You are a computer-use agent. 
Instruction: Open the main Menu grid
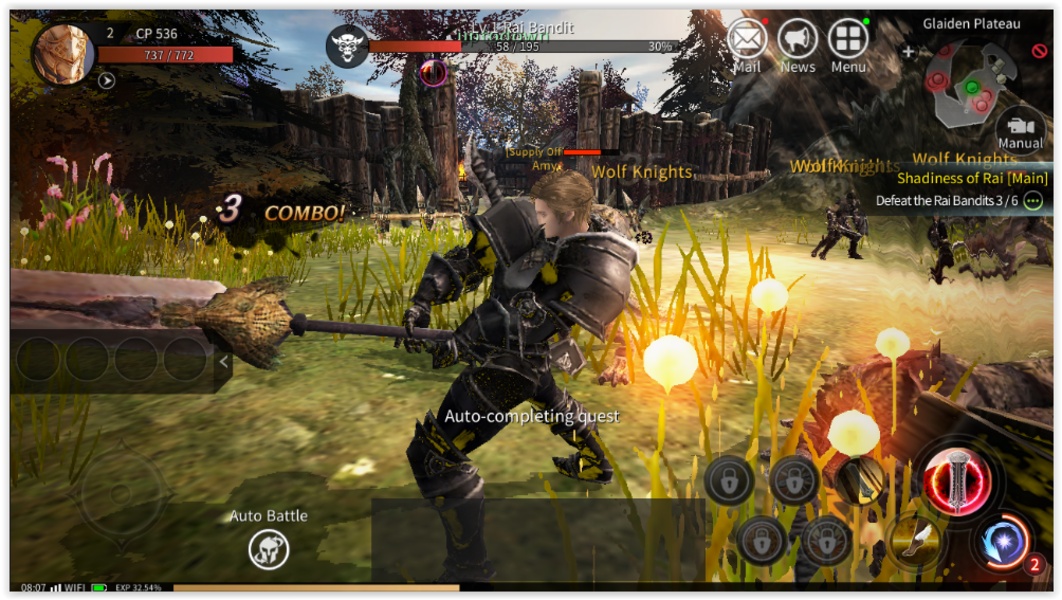pyautogui.click(x=848, y=41)
